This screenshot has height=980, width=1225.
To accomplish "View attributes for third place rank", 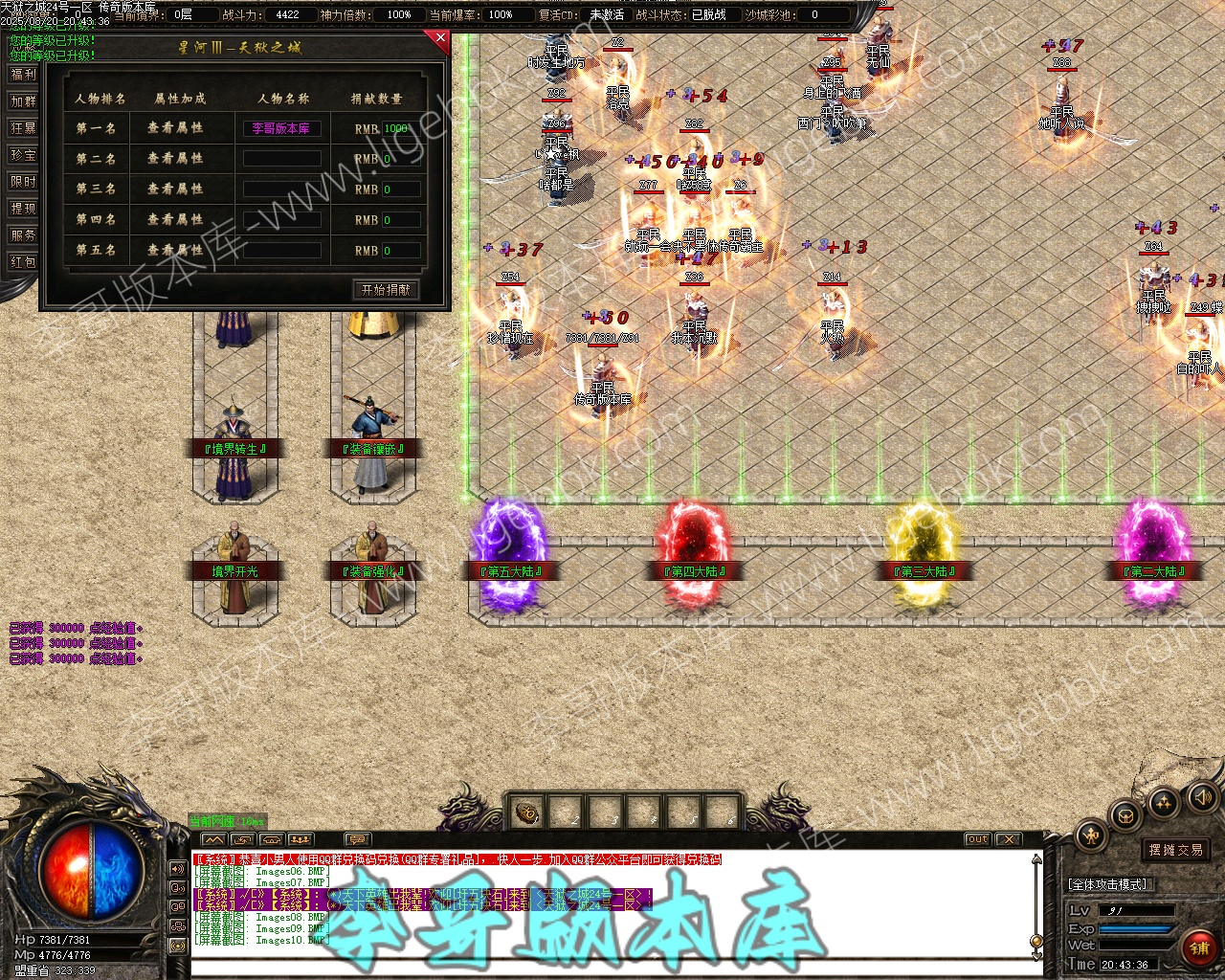I will pyautogui.click(x=175, y=189).
